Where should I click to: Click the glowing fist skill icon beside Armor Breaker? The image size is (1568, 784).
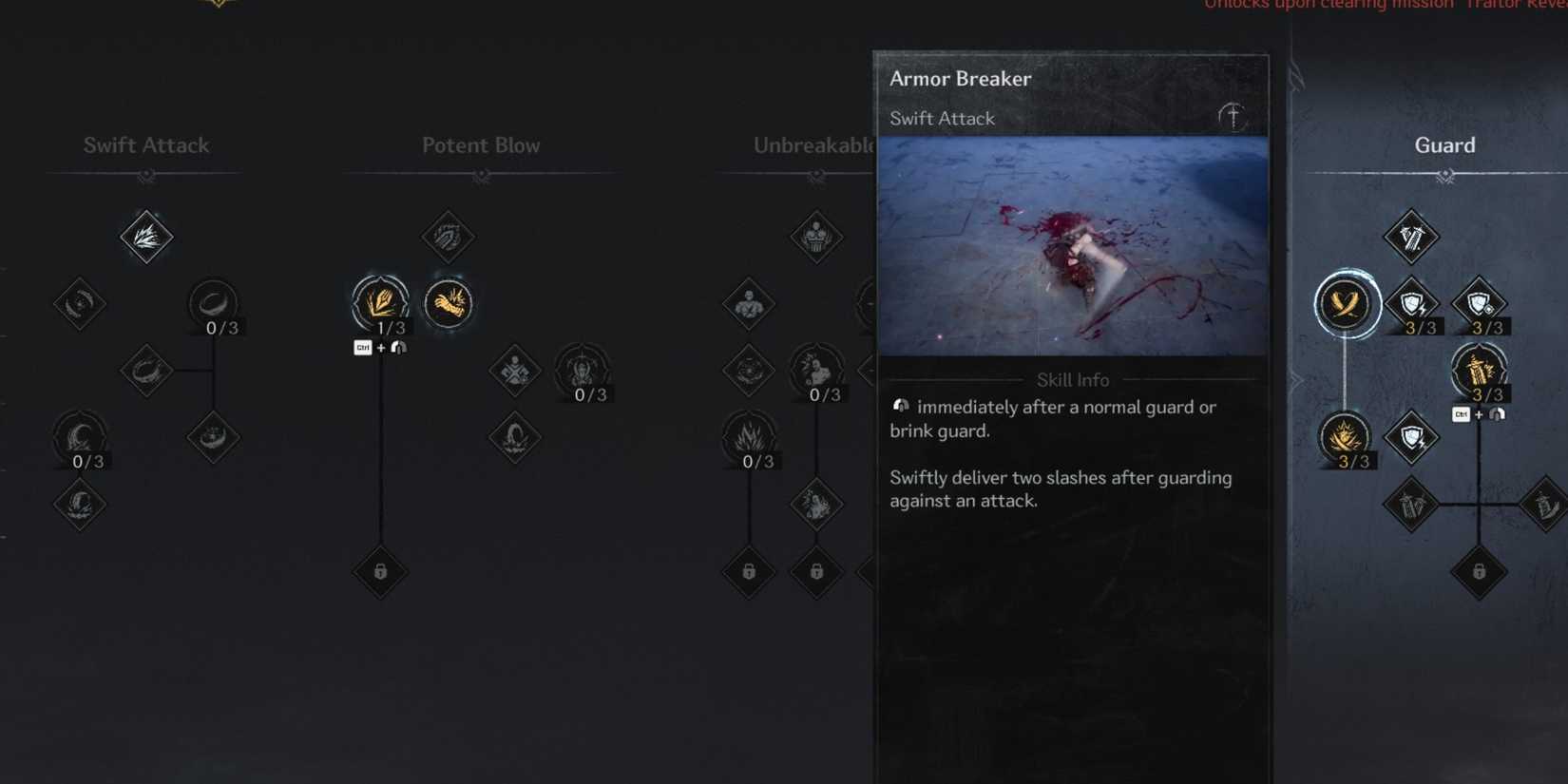coord(449,302)
